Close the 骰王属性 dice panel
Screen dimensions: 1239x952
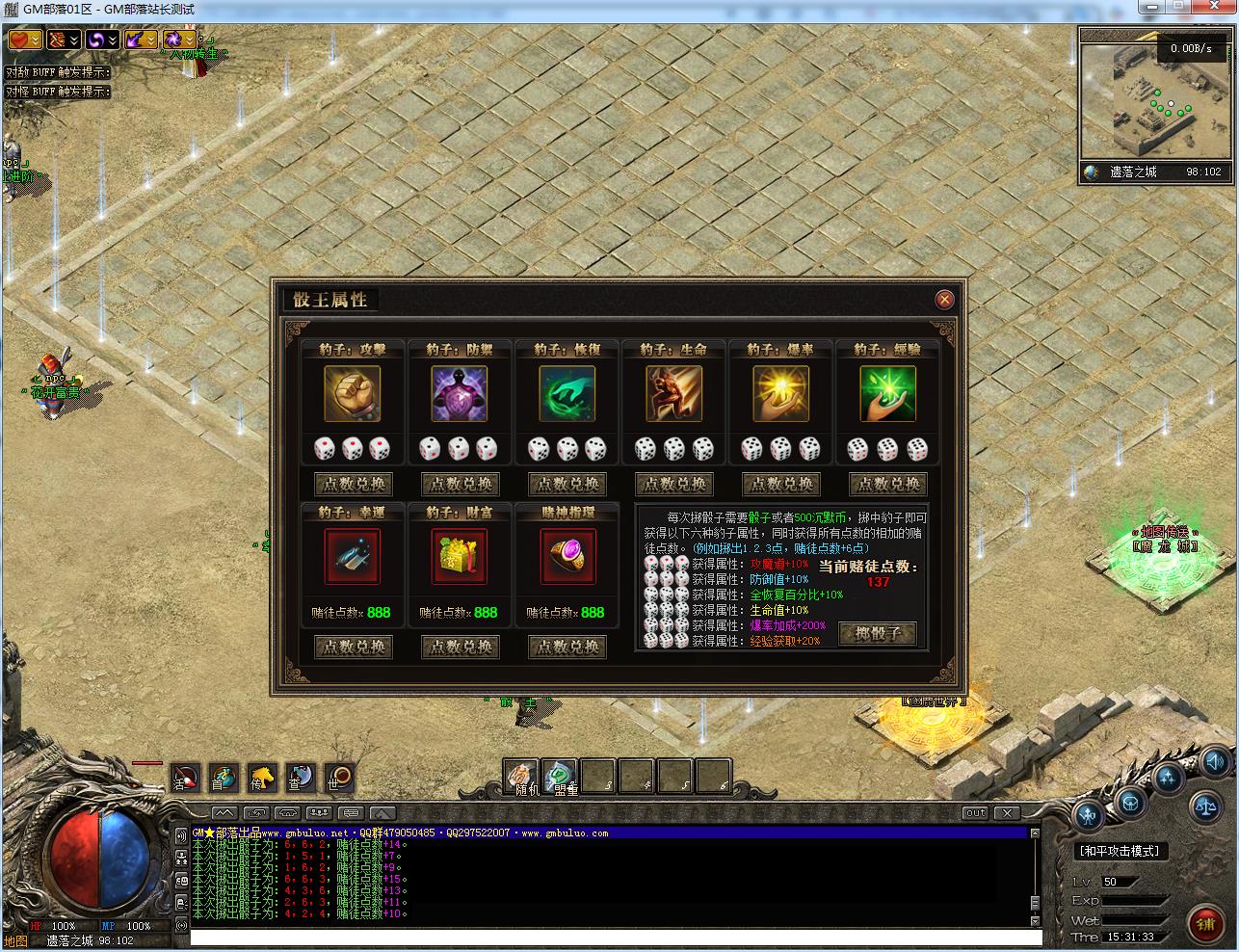pos(944,300)
